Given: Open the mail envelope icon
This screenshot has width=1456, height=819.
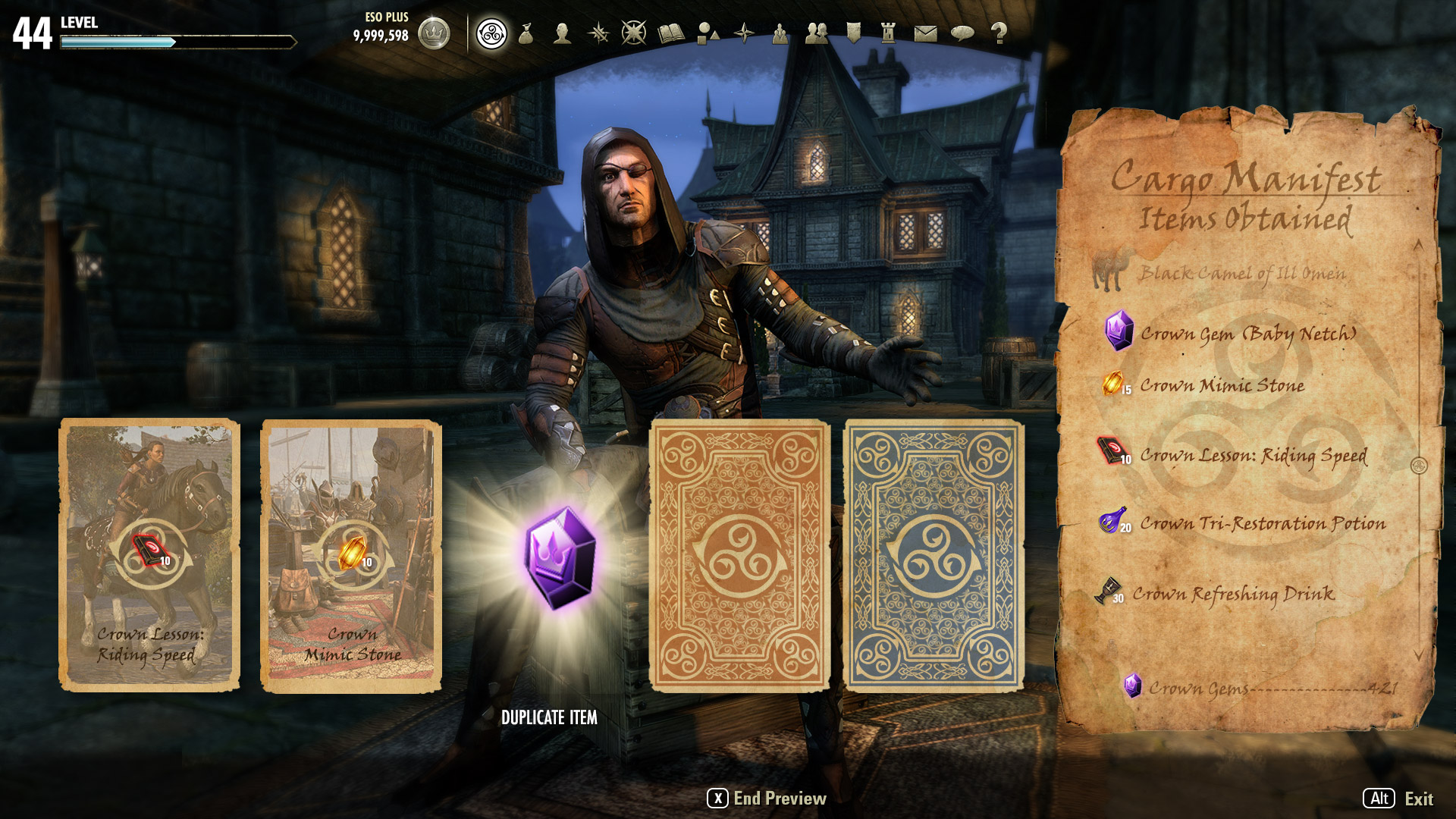Looking at the screenshot, I should click(x=925, y=33).
